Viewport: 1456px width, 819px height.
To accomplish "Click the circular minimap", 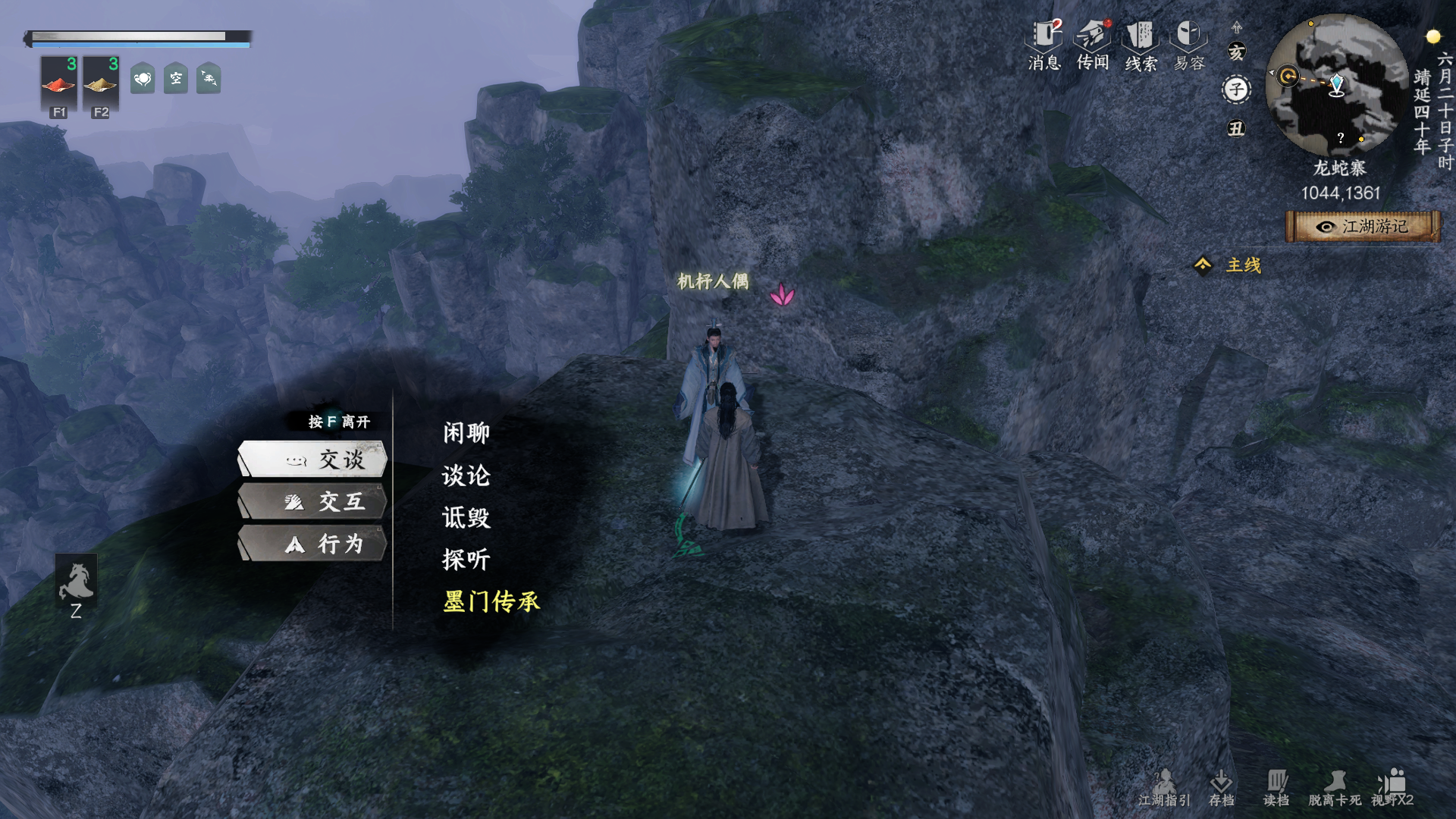I will pos(1336,85).
